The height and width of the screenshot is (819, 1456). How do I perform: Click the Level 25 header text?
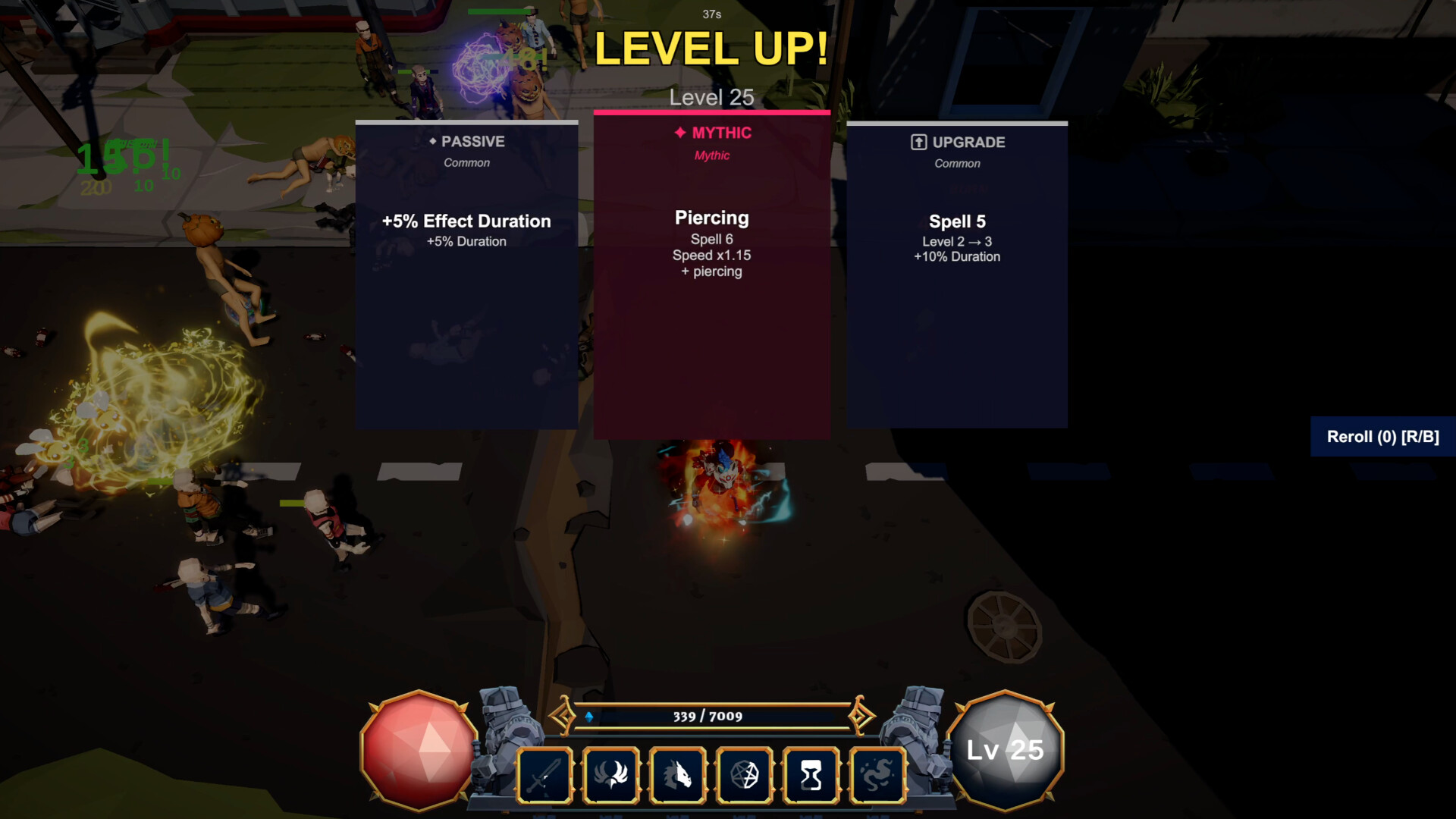pos(711,97)
